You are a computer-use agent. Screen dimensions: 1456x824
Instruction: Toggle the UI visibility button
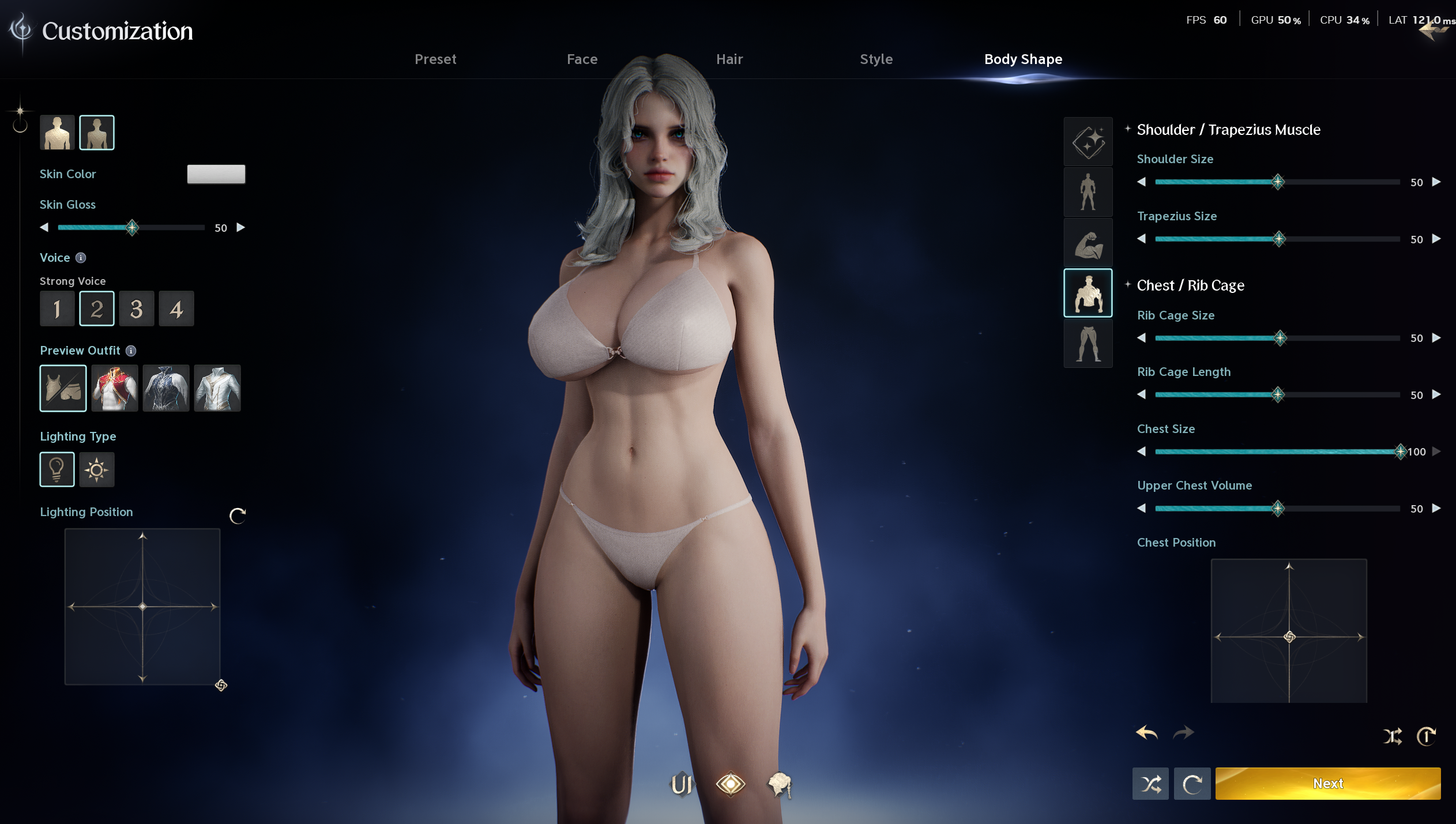pos(681,784)
